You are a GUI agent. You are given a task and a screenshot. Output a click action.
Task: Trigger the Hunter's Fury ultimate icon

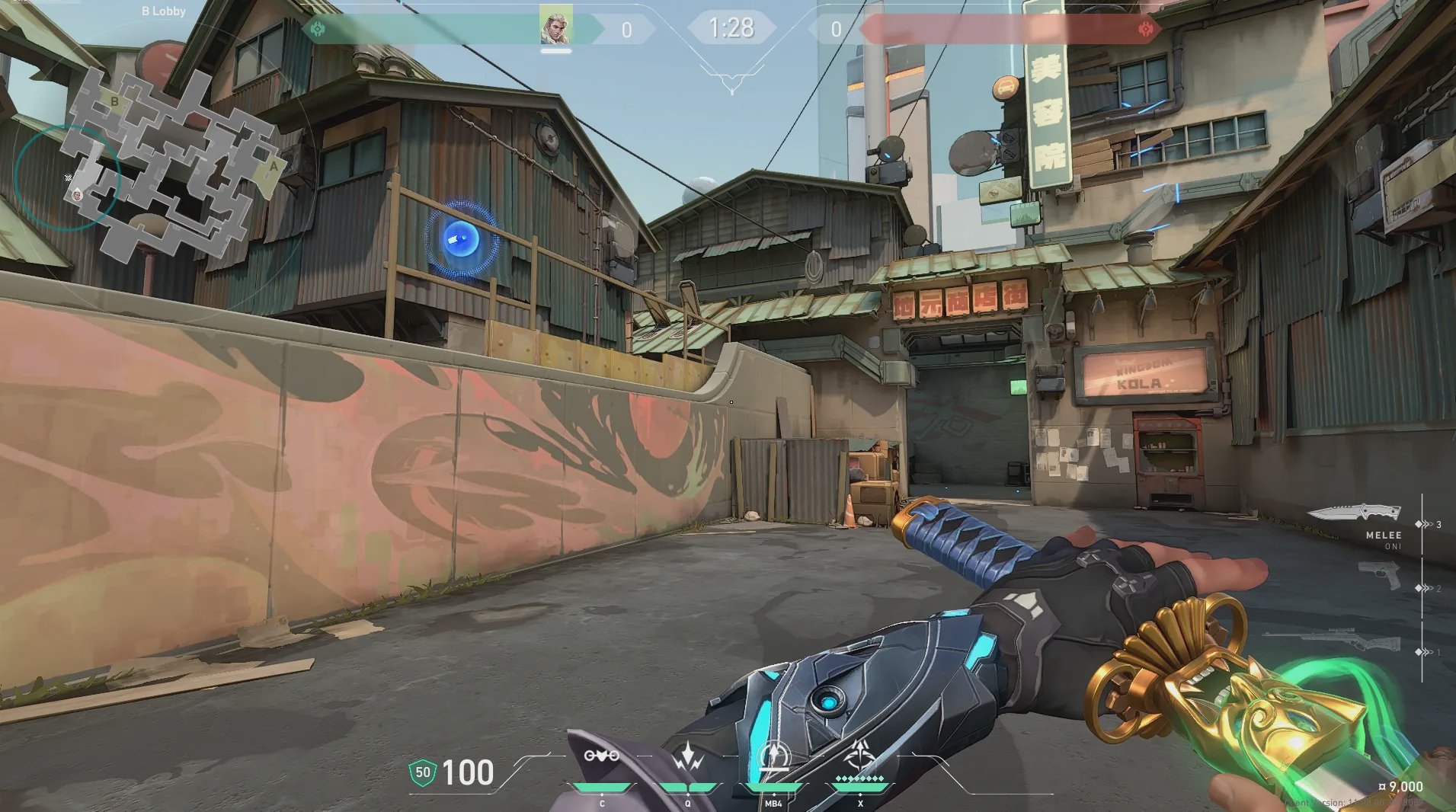[x=860, y=756]
